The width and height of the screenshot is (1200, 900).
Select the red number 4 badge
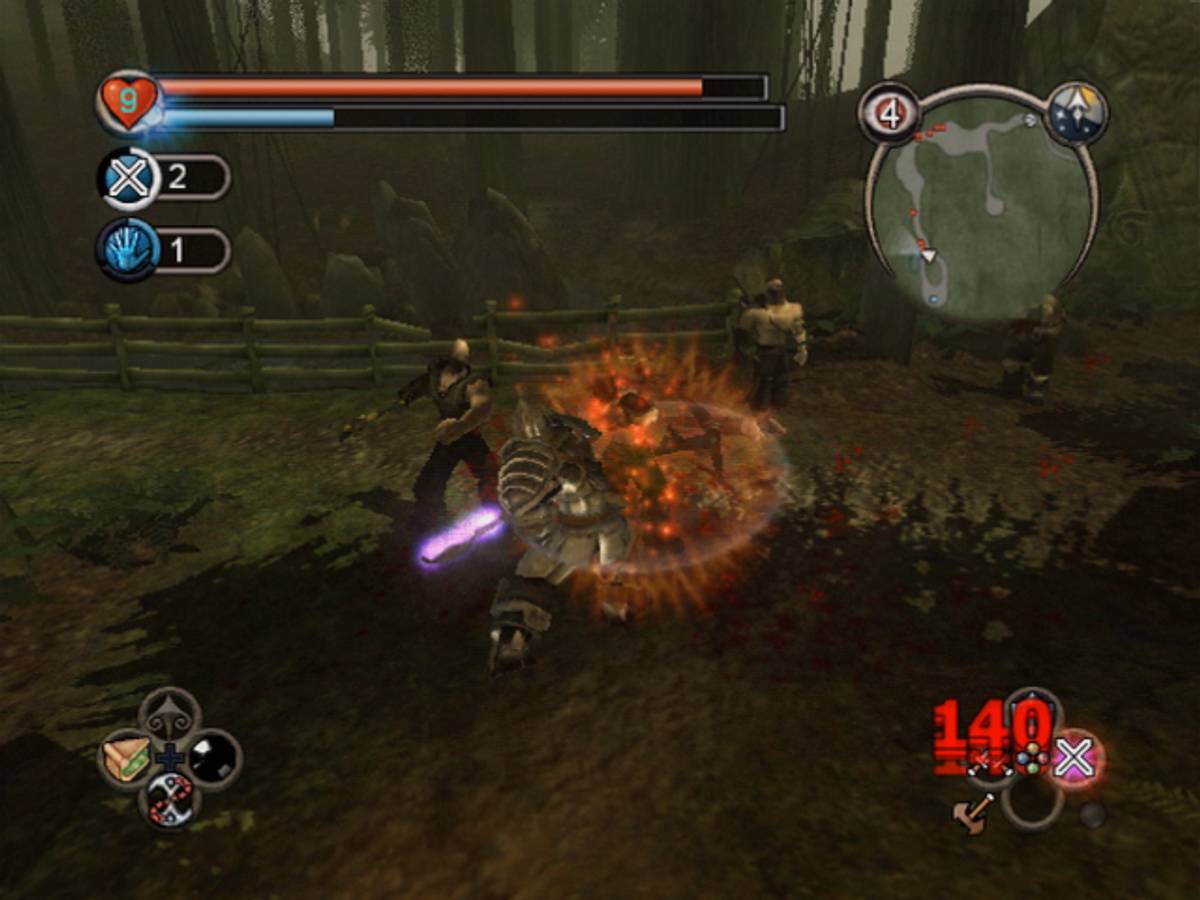point(889,114)
